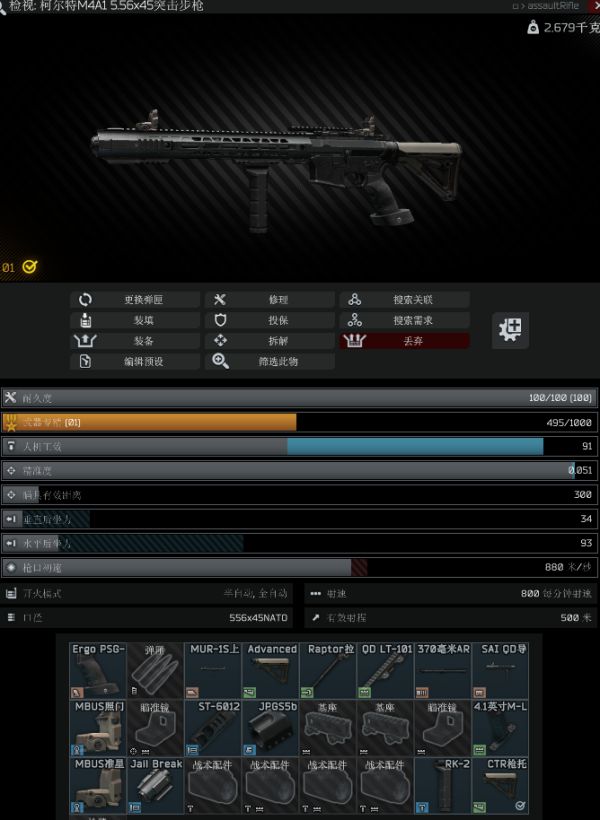This screenshot has width=600, height=820.
Task: Select the 投保 (insure) button
Action: pos(270,321)
